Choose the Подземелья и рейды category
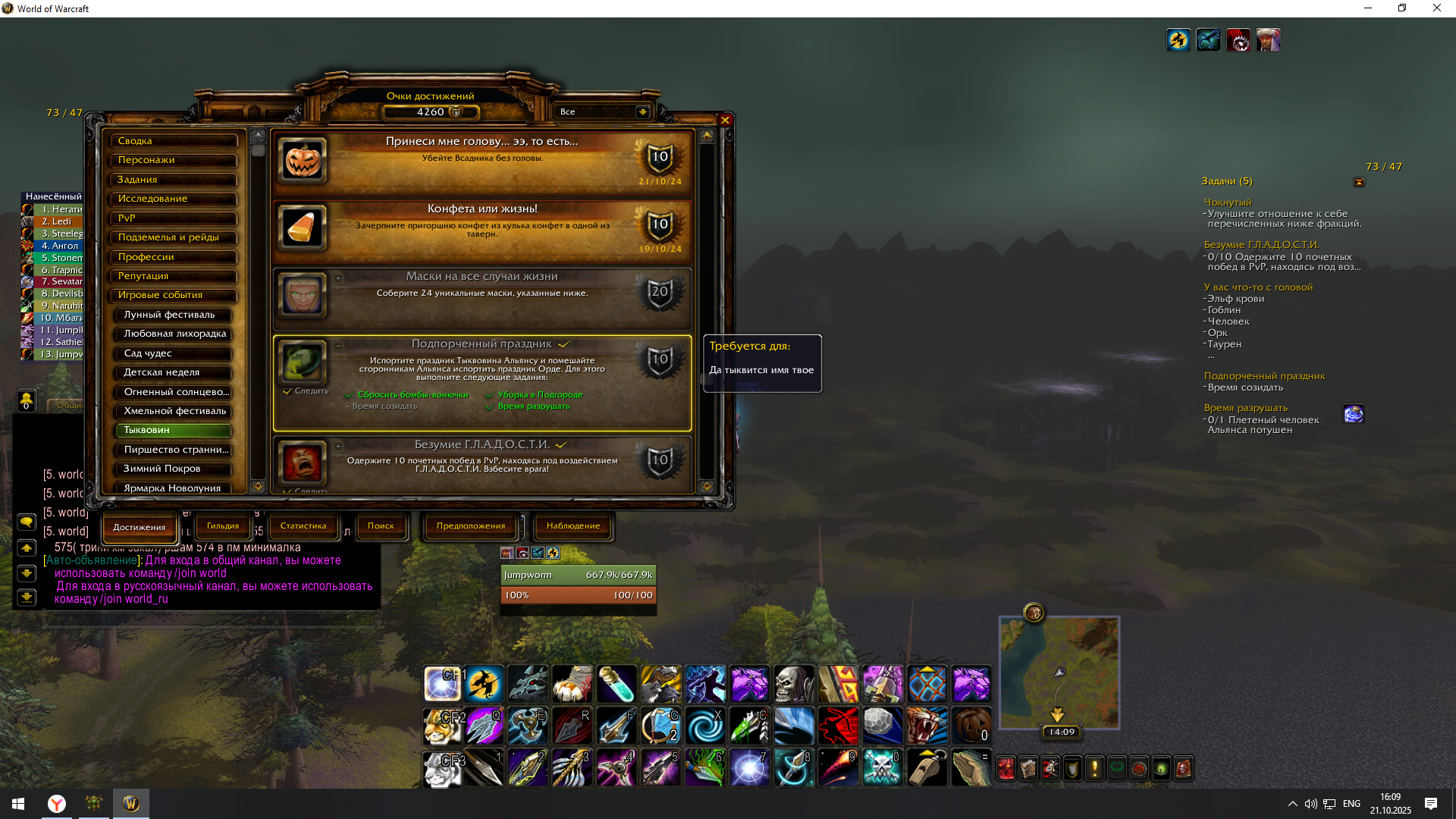1456x819 pixels. tap(174, 237)
